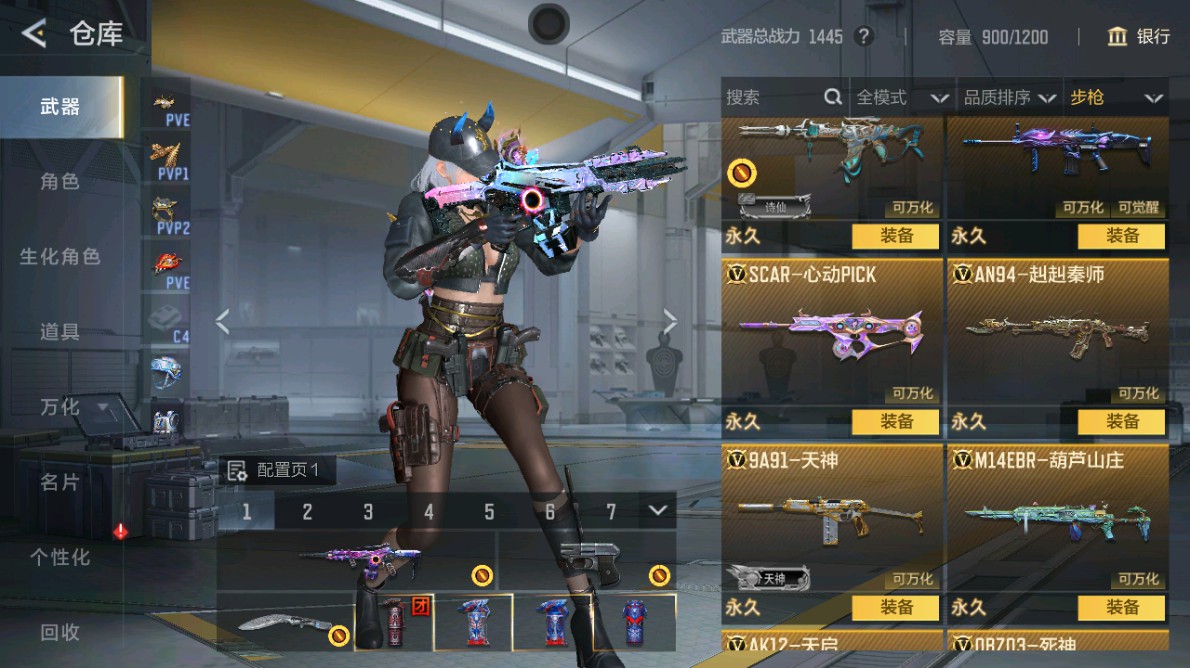Select the 道具 tab
Viewport: 1190px width, 668px height.
coord(60,331)
